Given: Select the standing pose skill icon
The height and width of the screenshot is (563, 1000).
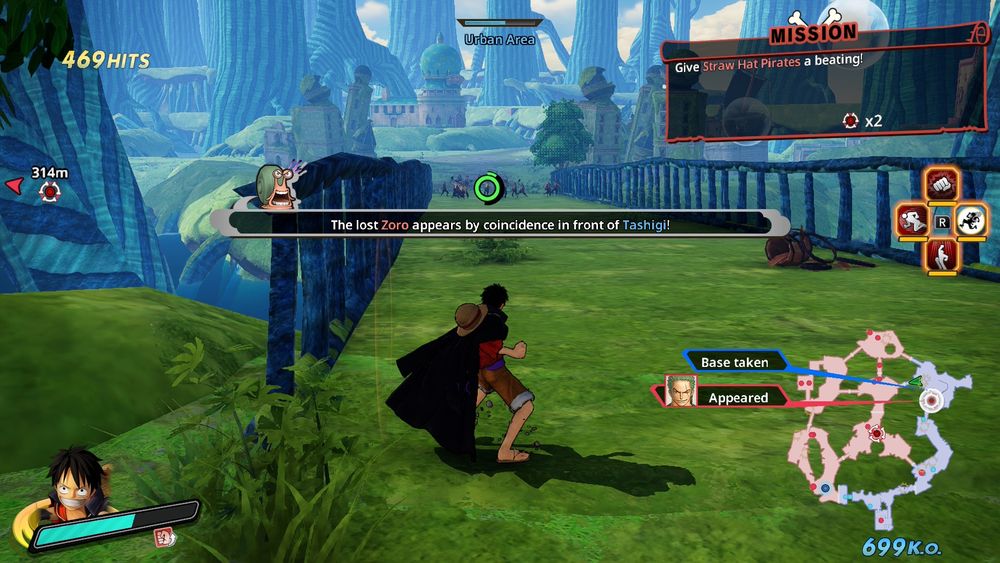Looking at the screenshot, I should [x=942, y=255].
